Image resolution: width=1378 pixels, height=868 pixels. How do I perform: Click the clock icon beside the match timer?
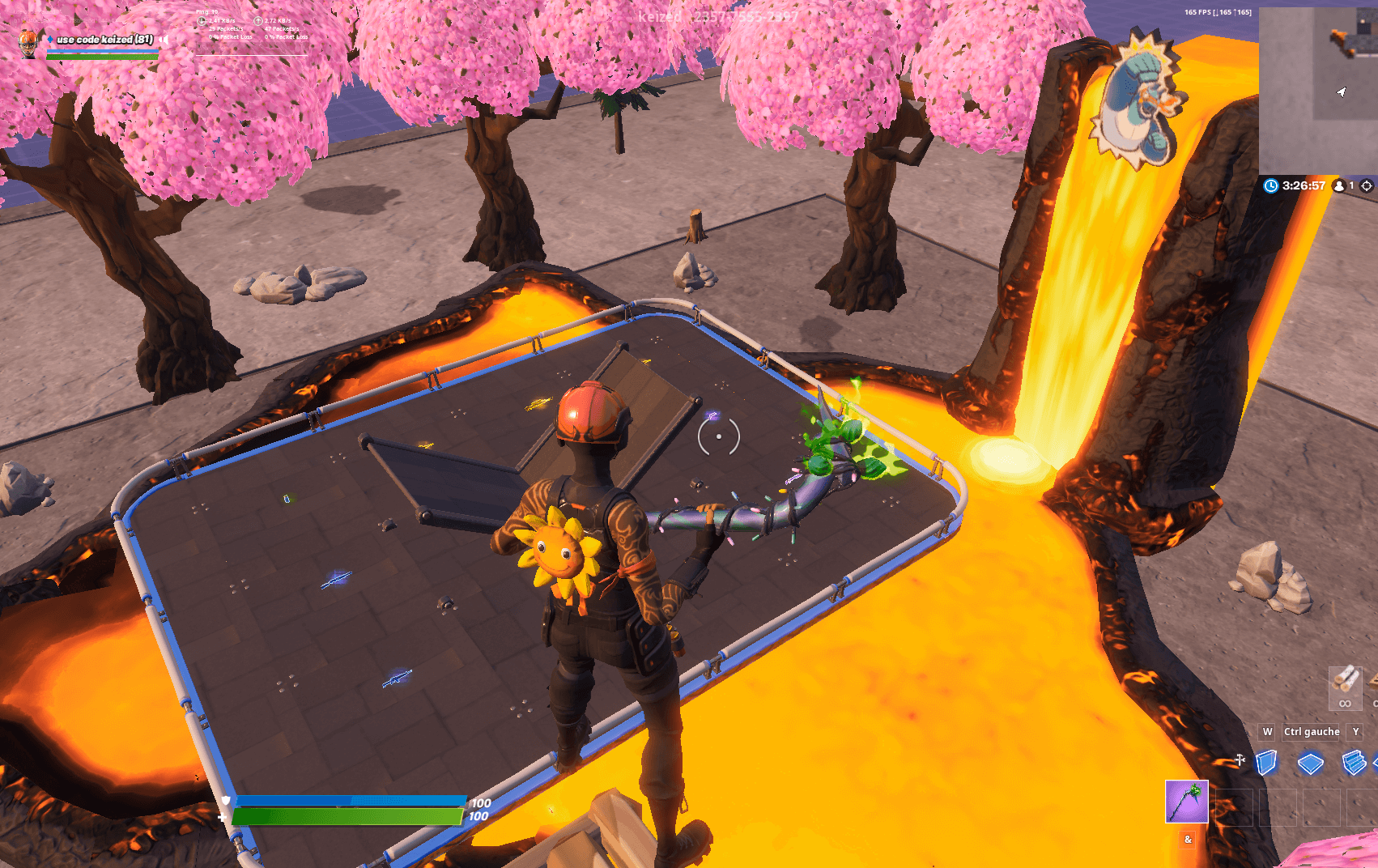[x=1270, y=186]
